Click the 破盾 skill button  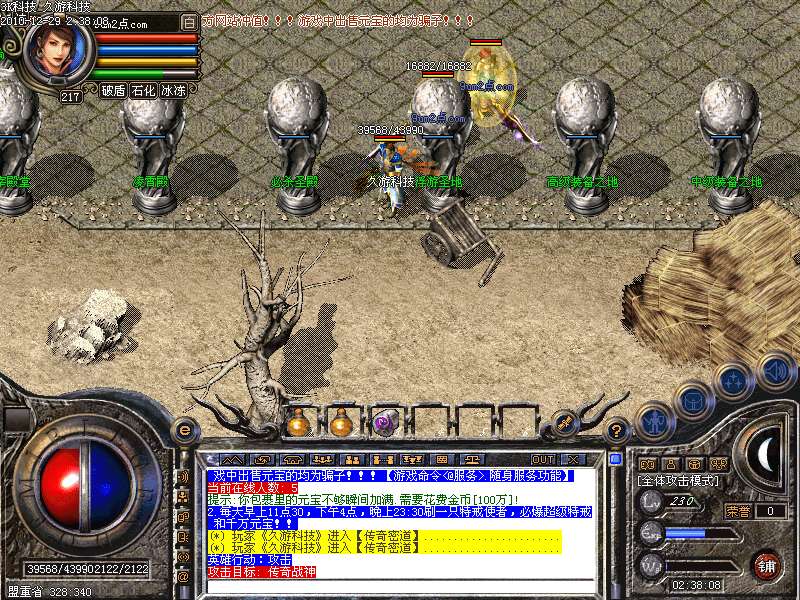coord(113,90)
